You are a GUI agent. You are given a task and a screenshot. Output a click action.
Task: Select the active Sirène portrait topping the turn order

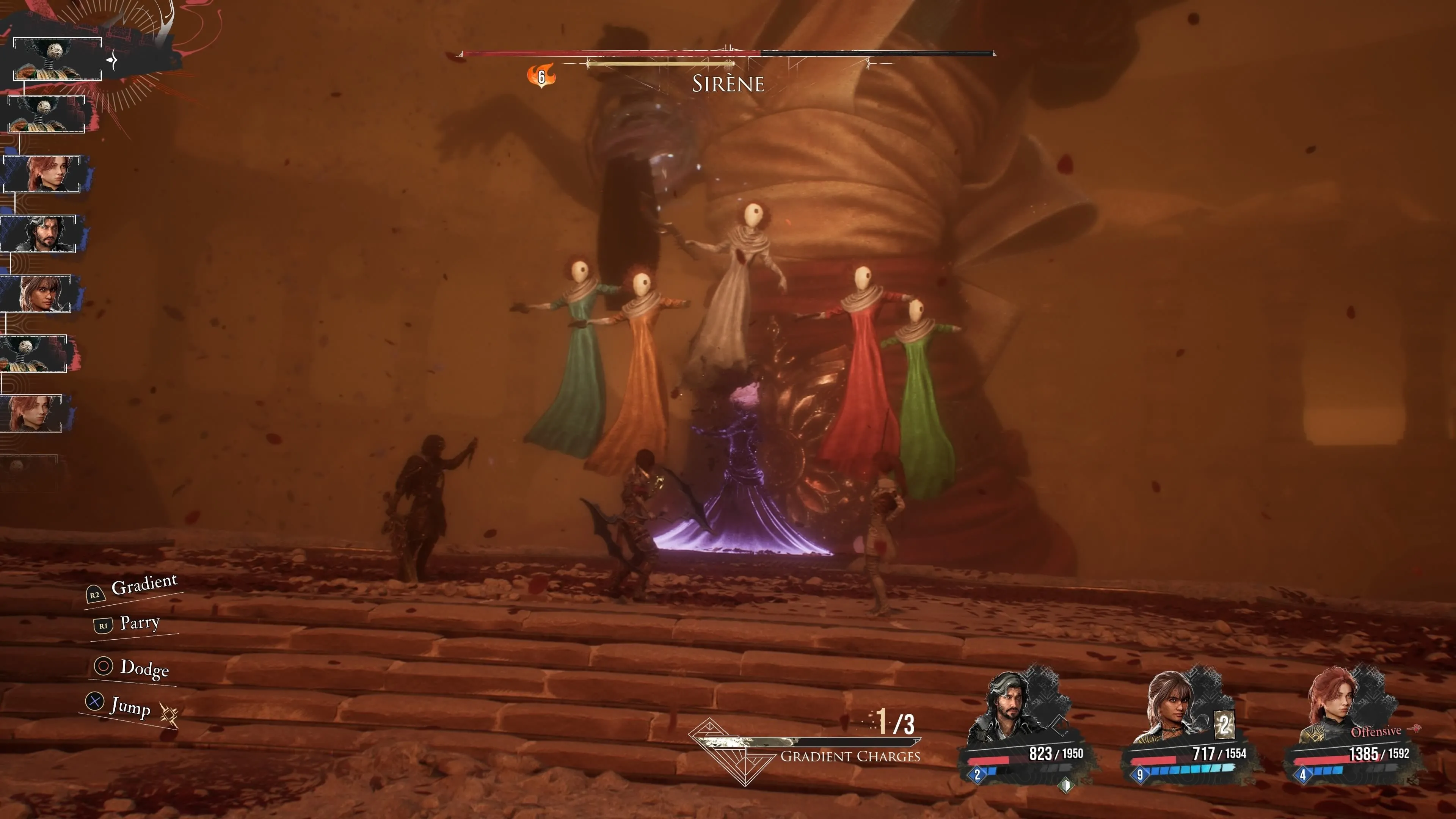pos(57,60)
